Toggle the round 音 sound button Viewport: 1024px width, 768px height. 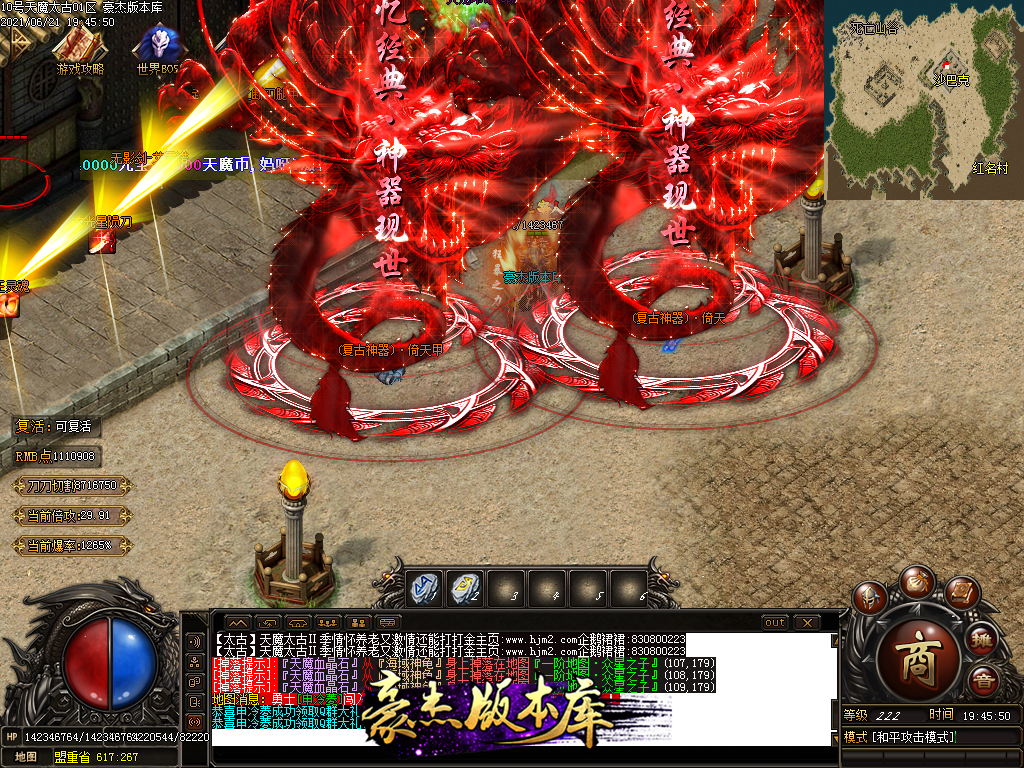coord(983,682)
